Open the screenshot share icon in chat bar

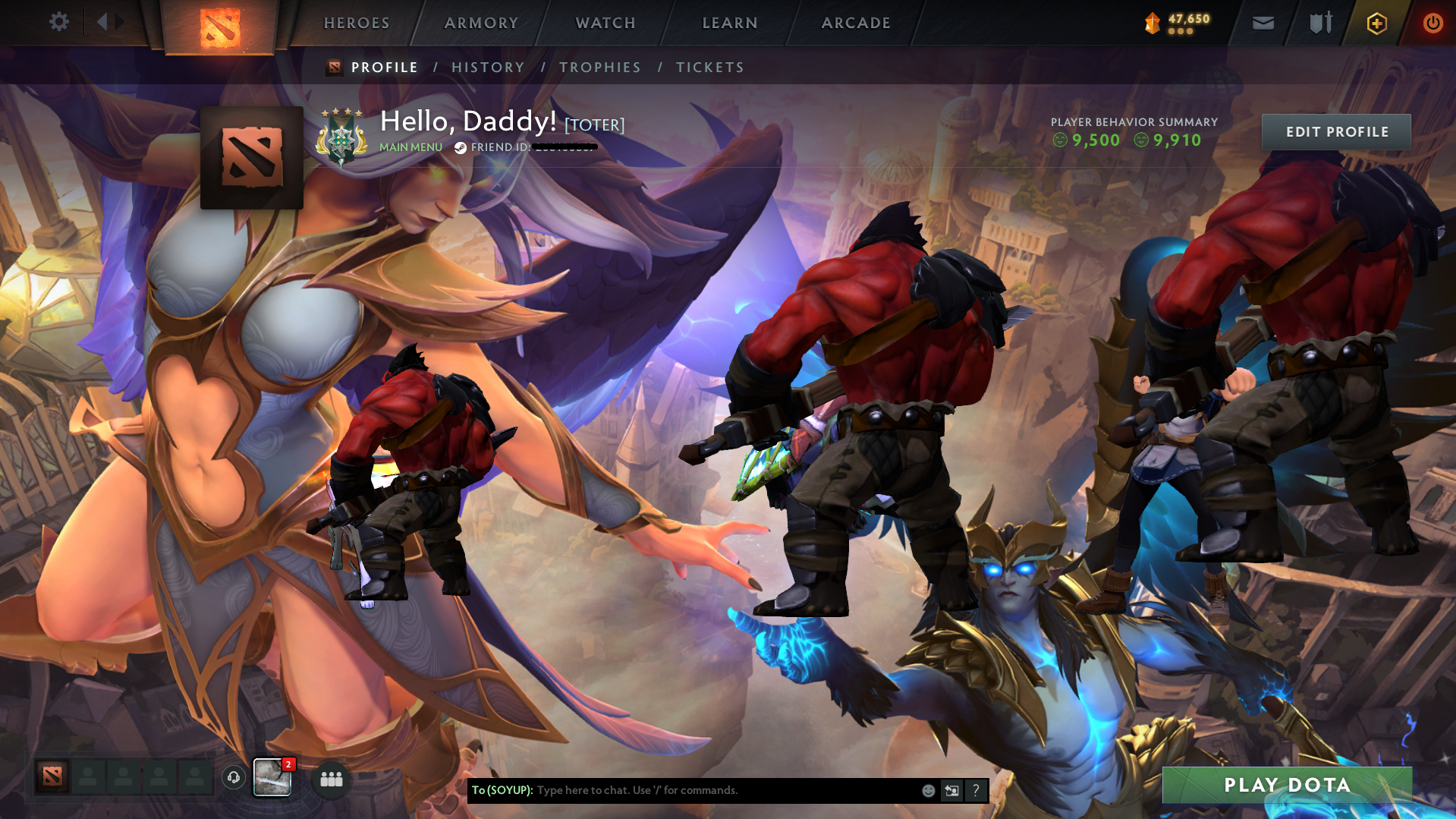951,790
